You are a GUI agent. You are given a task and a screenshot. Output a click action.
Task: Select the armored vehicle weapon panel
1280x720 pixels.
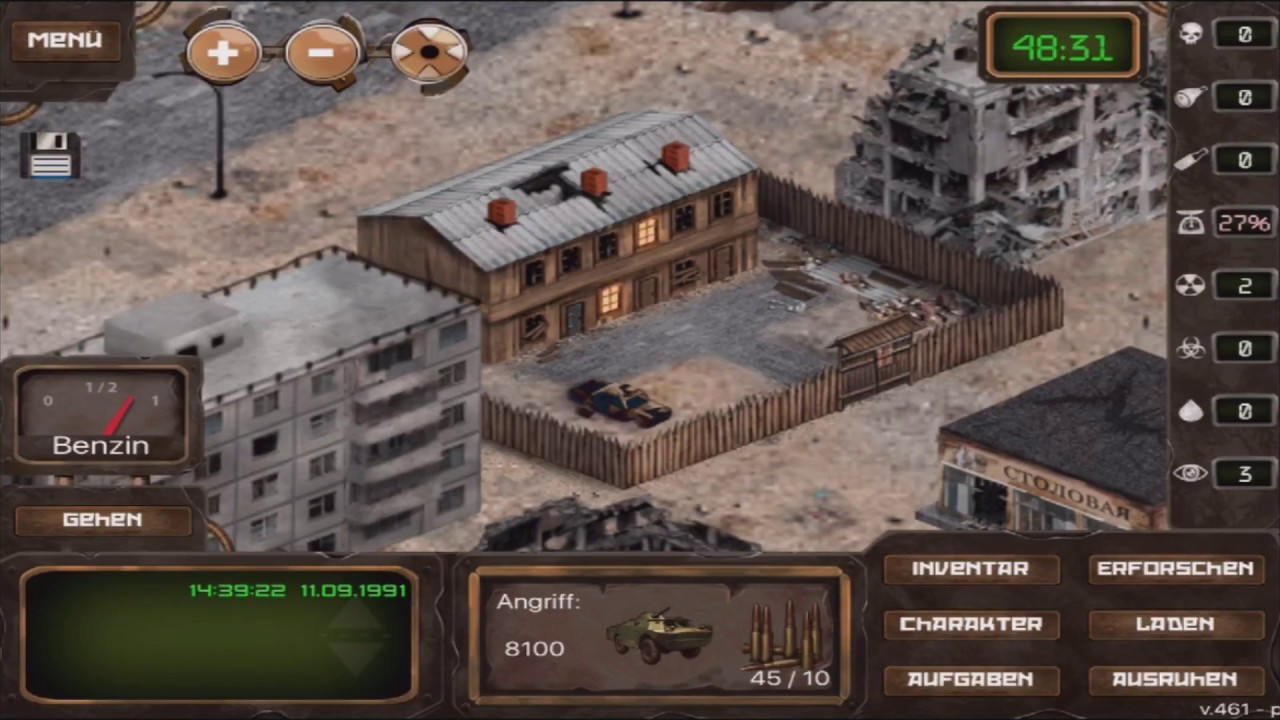click(x=660, y=634)
